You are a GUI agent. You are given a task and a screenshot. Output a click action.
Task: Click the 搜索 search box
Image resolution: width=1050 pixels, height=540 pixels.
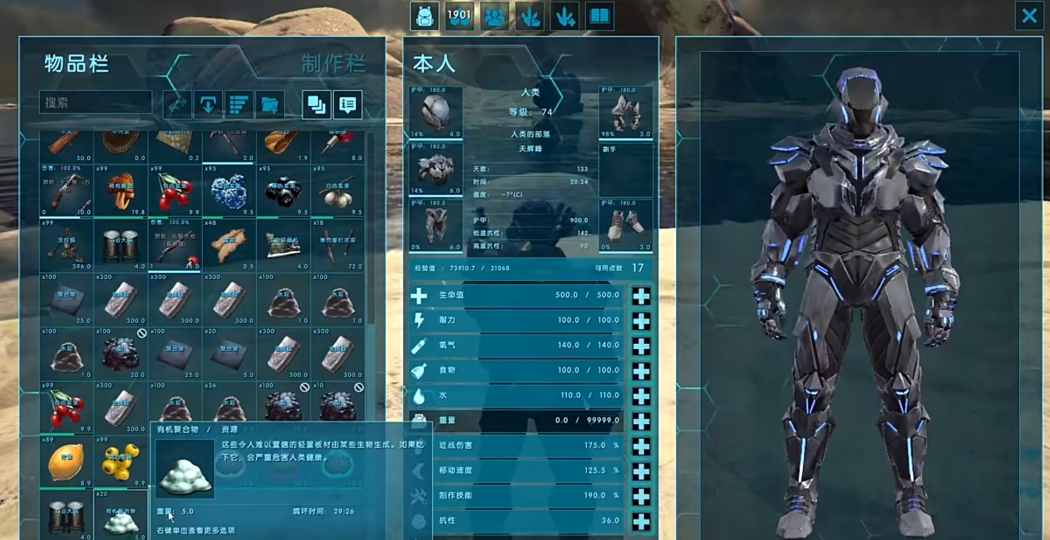(x=95, y=102)
